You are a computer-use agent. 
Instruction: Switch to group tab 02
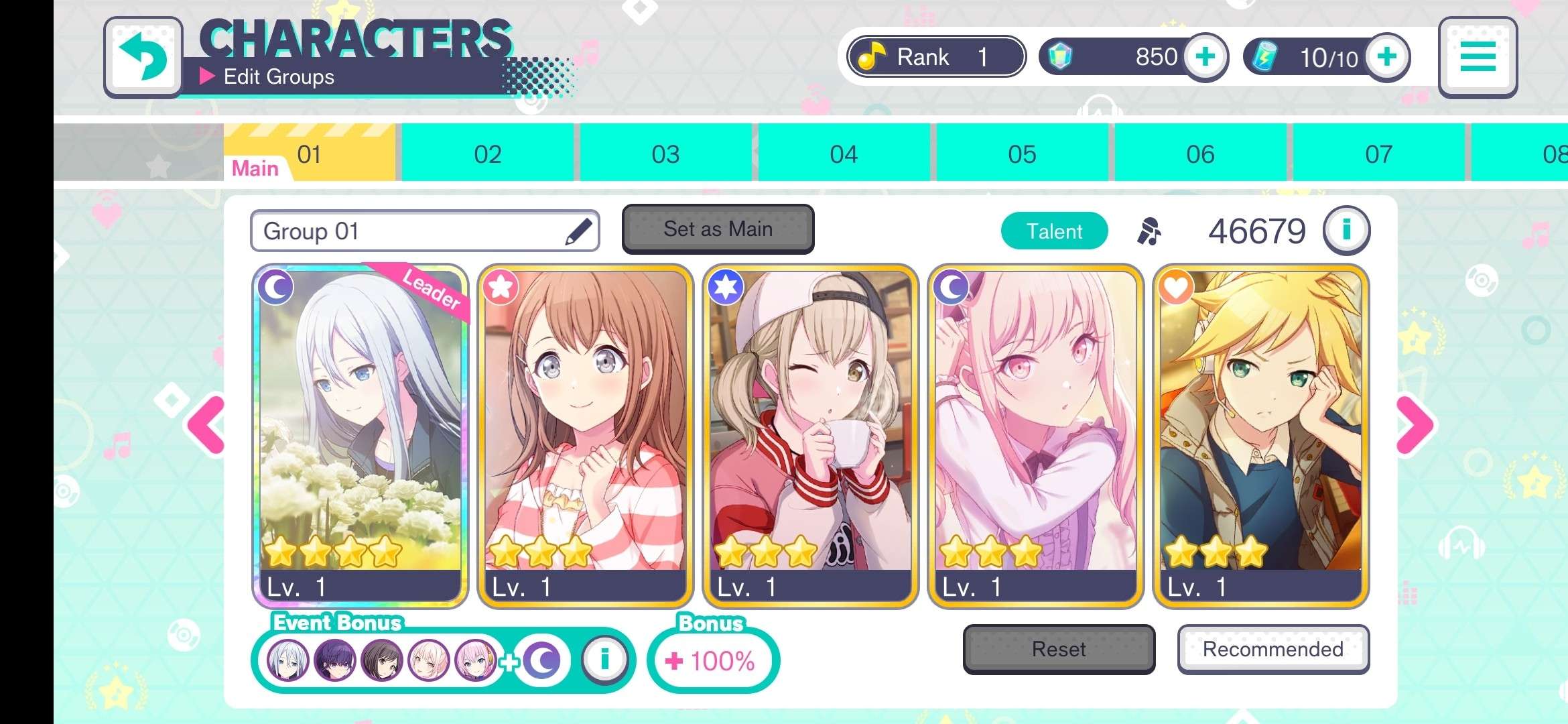[x=487, y=154]
